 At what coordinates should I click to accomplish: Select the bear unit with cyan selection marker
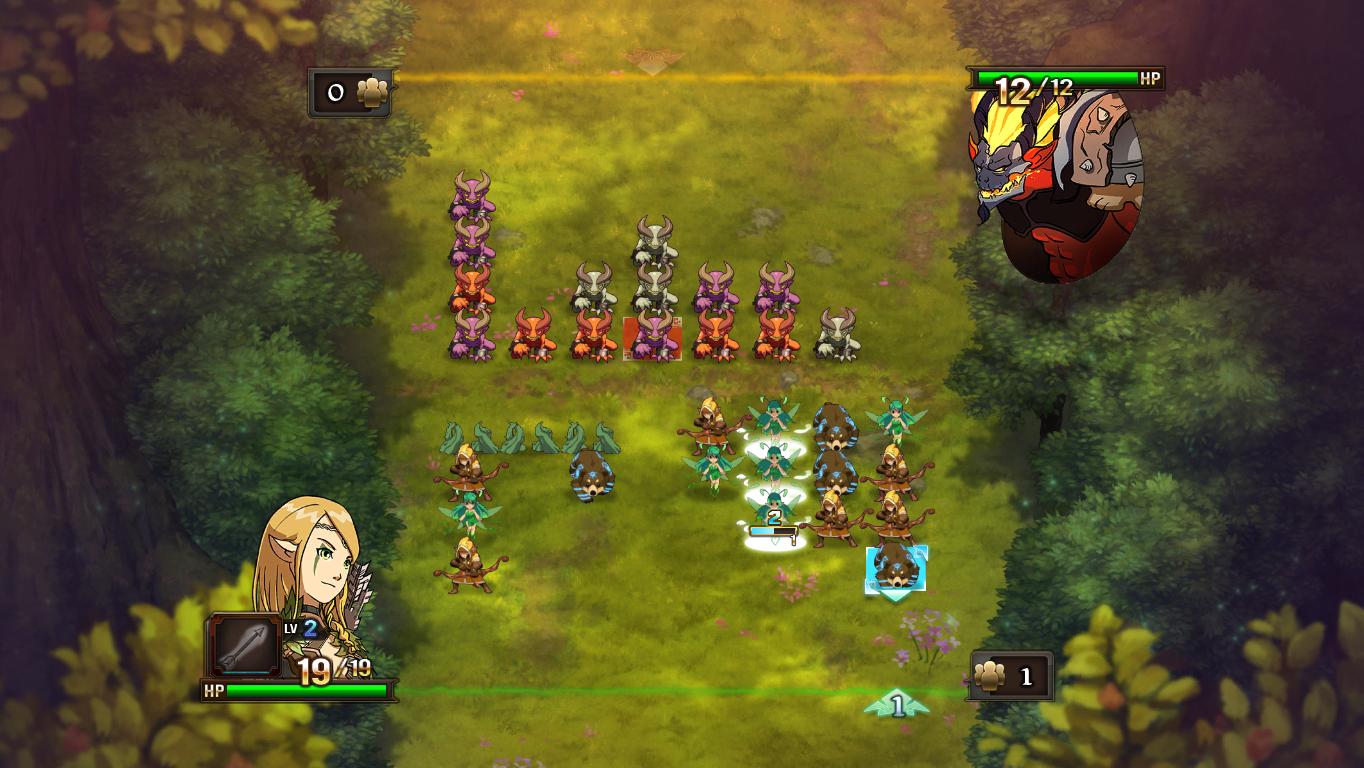[896, 568]
